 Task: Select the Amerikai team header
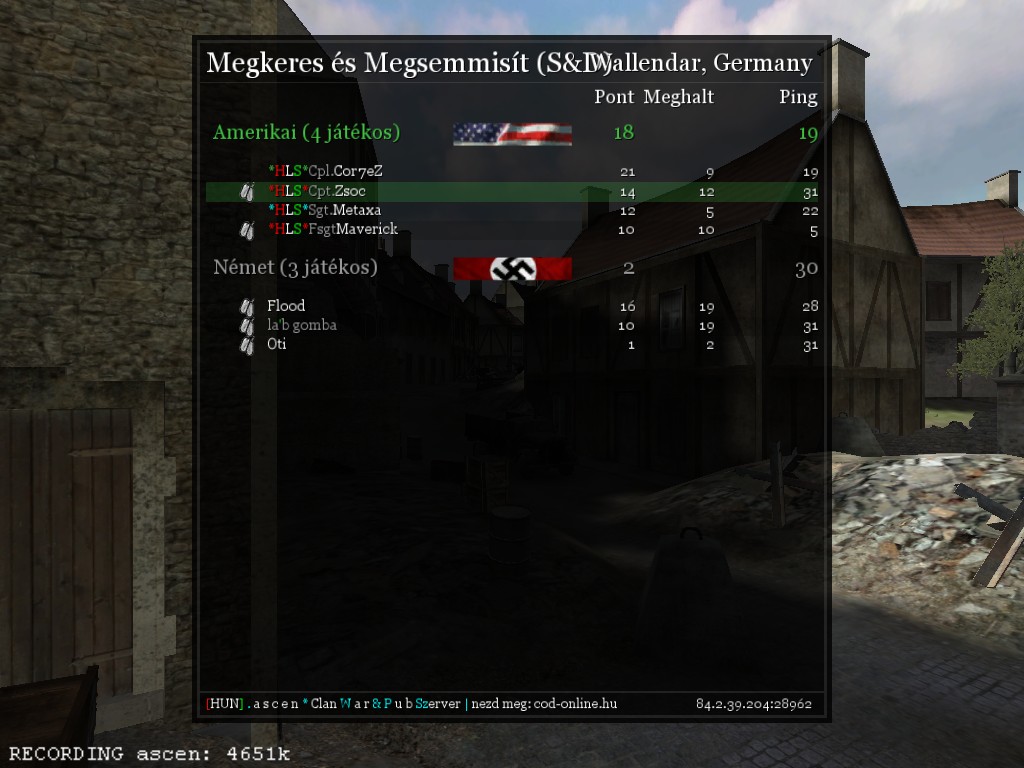point(307,132)
